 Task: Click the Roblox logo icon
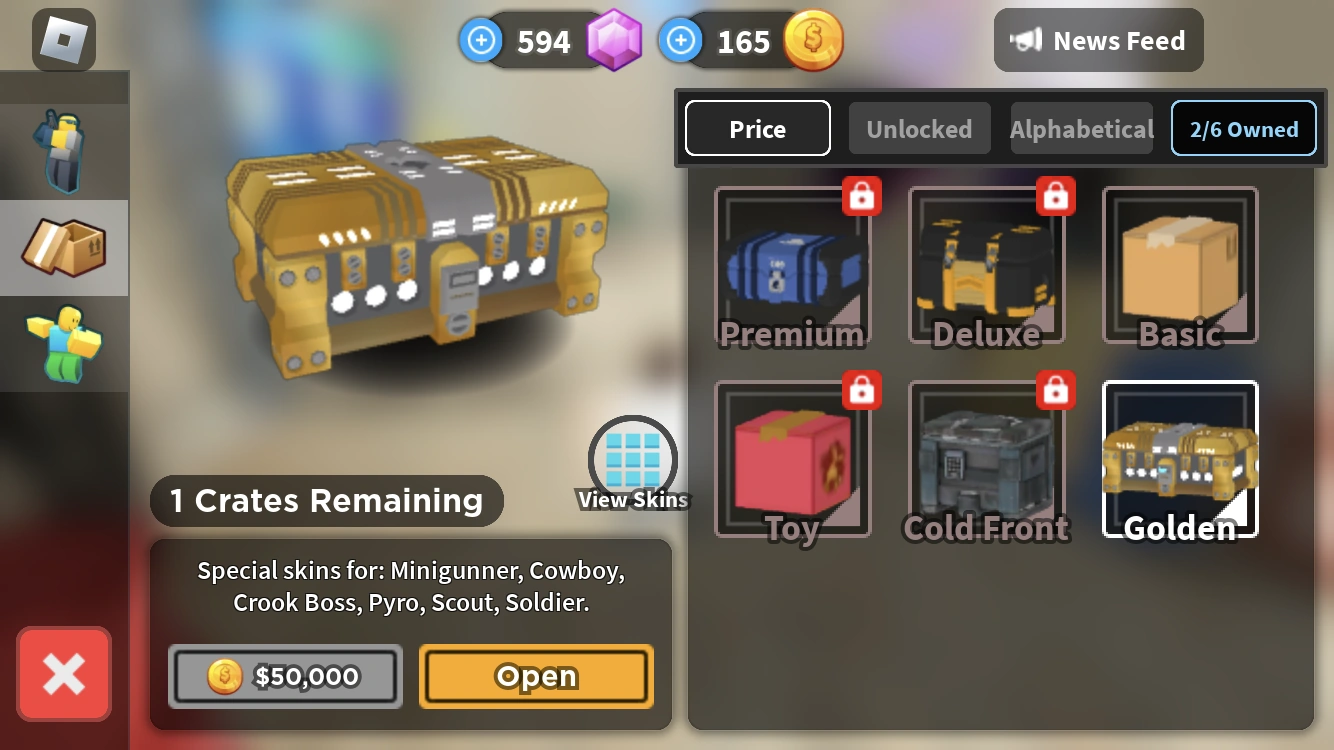pyautogui.click(x=63, y=38)
